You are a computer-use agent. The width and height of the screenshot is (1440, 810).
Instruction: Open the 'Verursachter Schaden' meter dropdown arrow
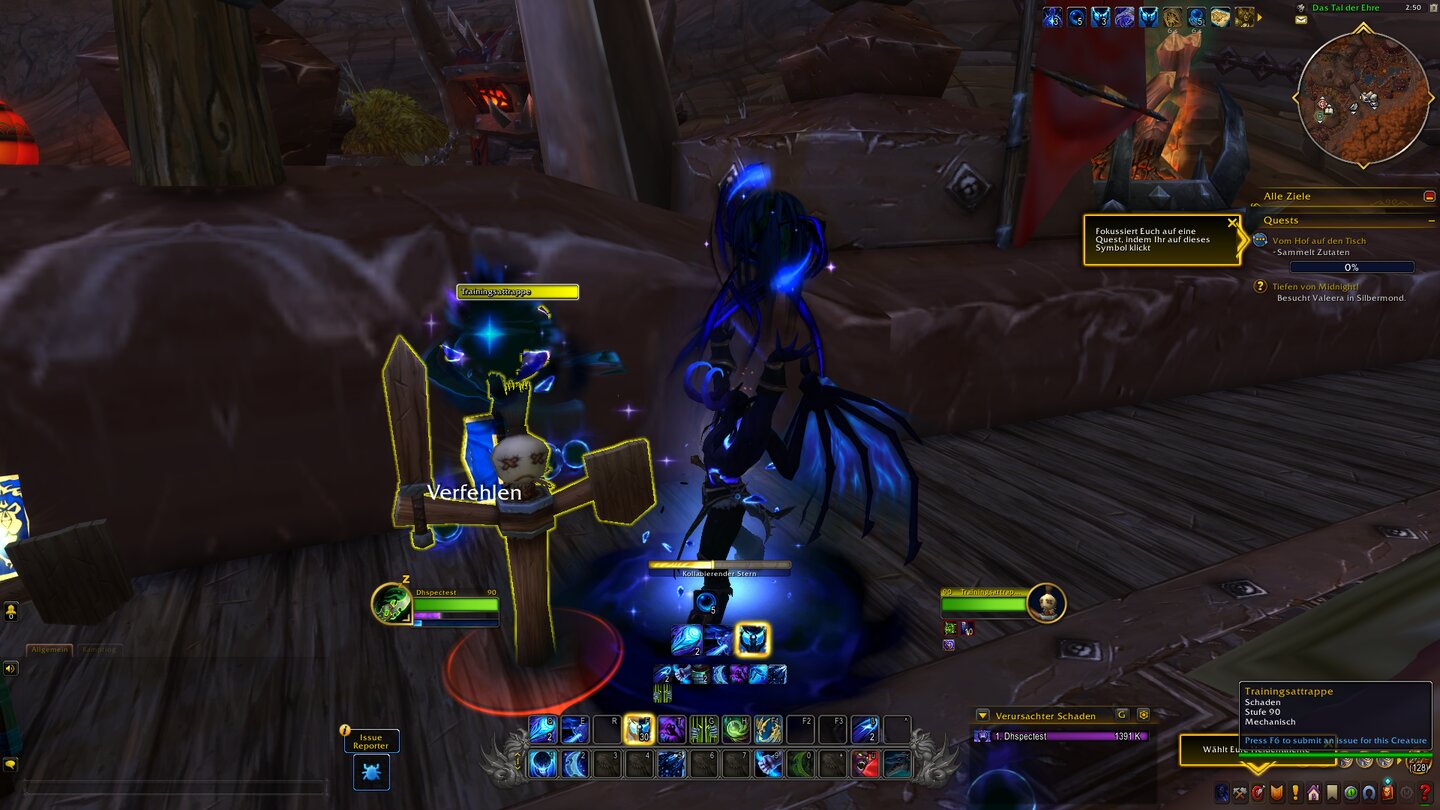[x=985, y=715]
